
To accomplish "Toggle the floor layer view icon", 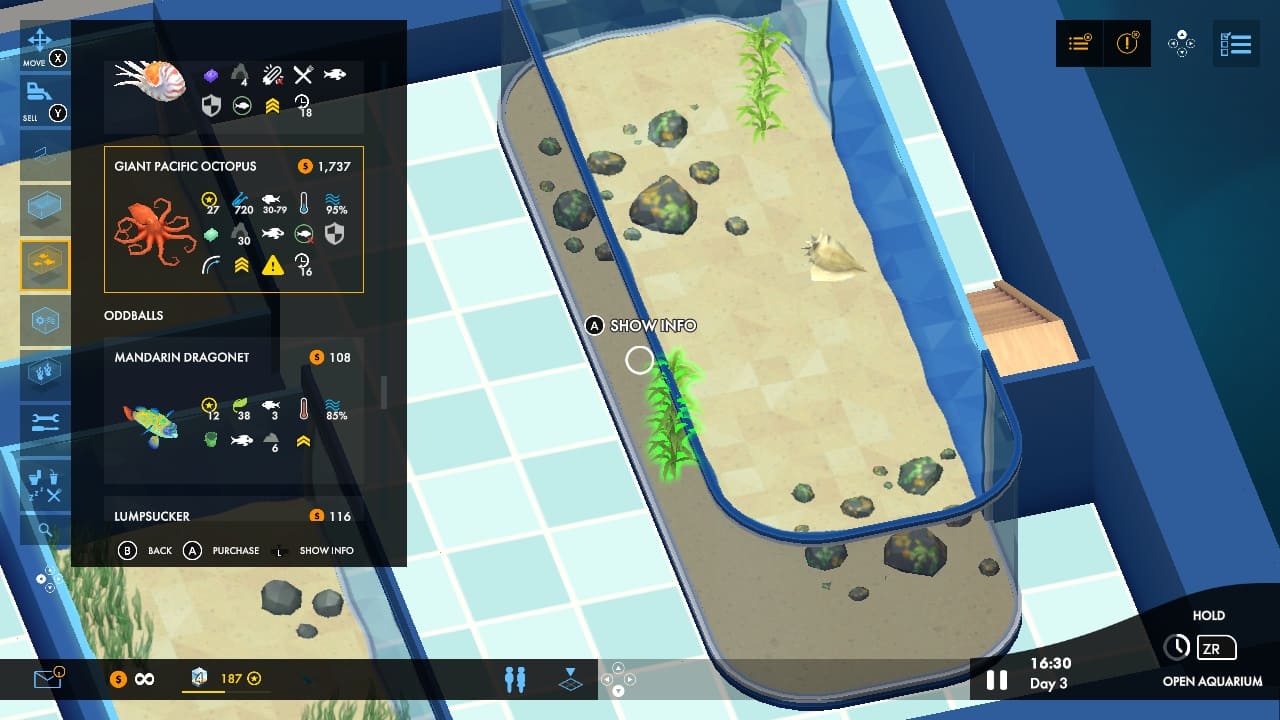I will point(569,679).
